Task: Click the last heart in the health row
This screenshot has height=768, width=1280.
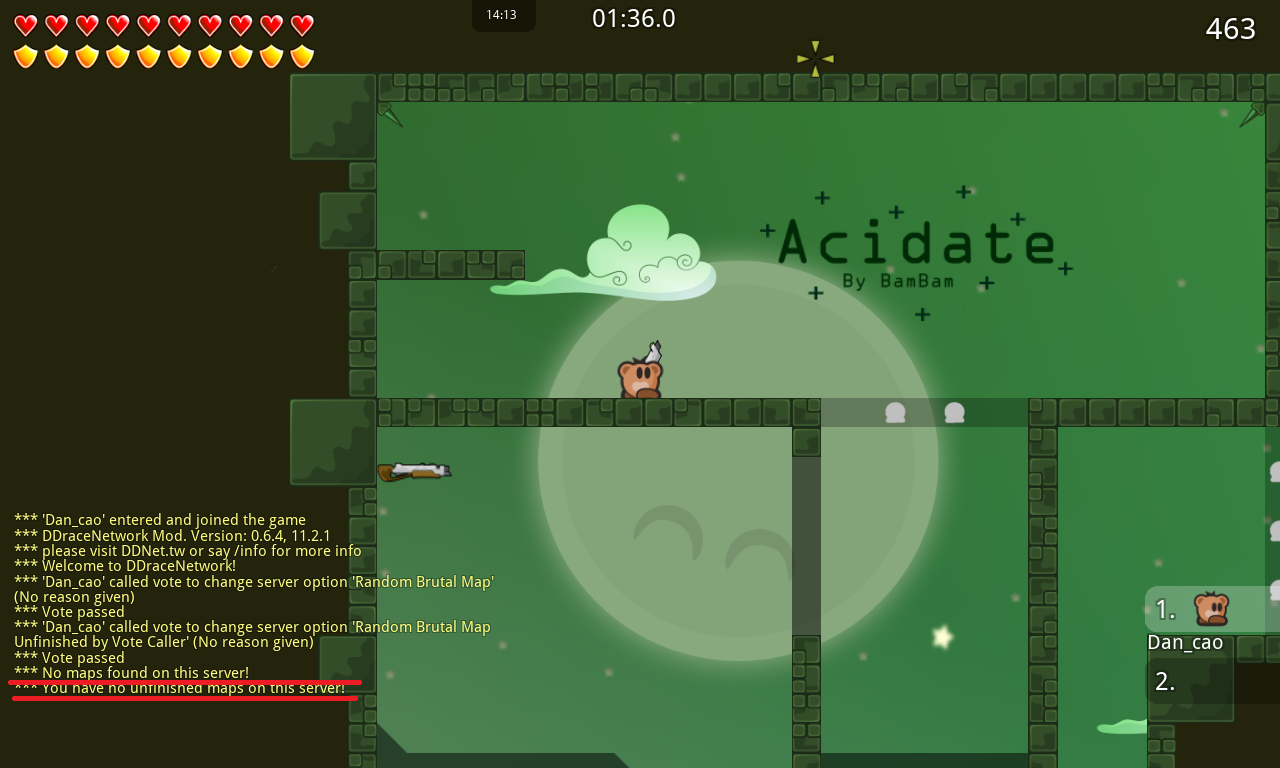Action: coord(301,24)
